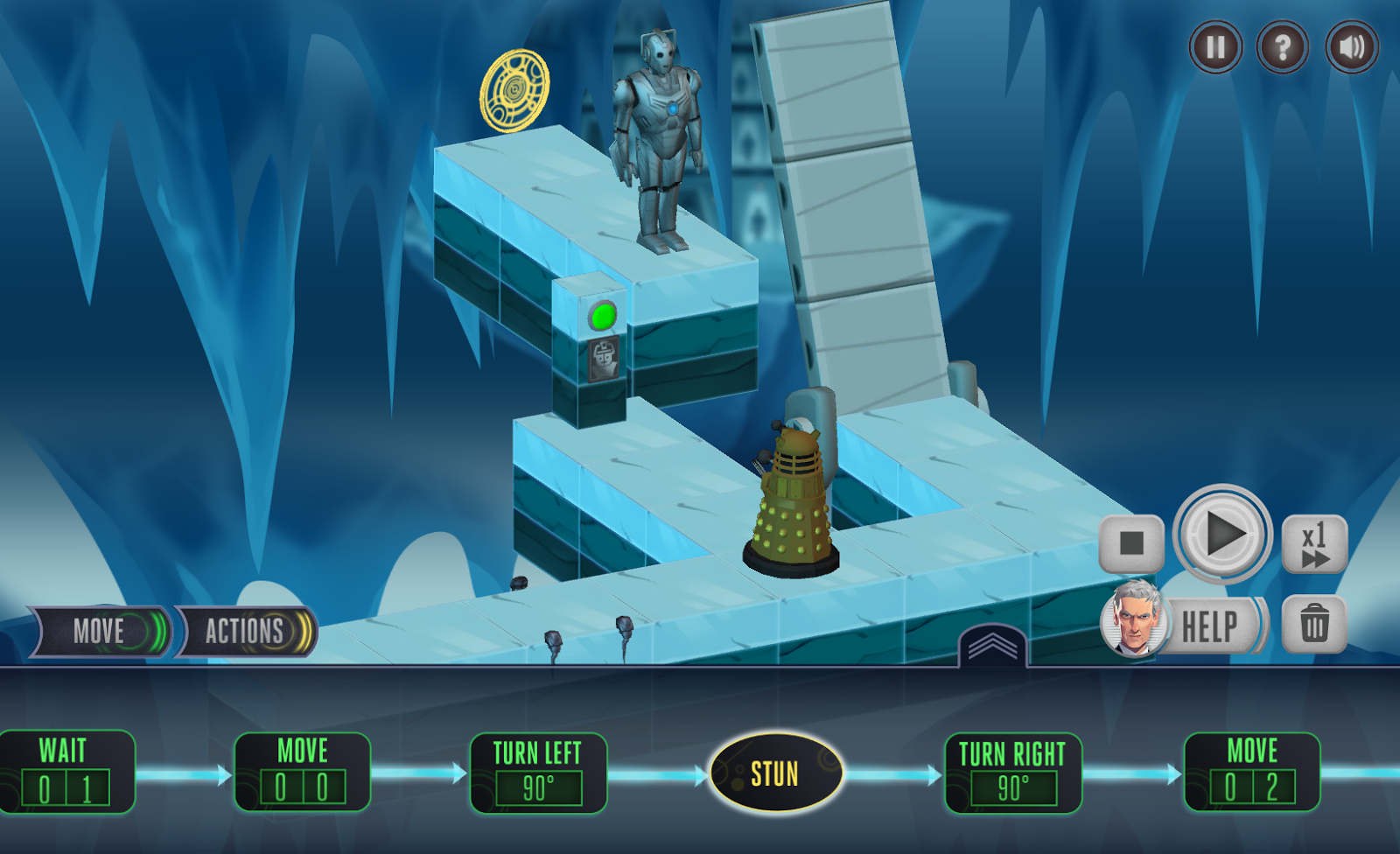1400x854 pixels.
Task: Clear the program using the trash icon
Action: coord(1314,624)
